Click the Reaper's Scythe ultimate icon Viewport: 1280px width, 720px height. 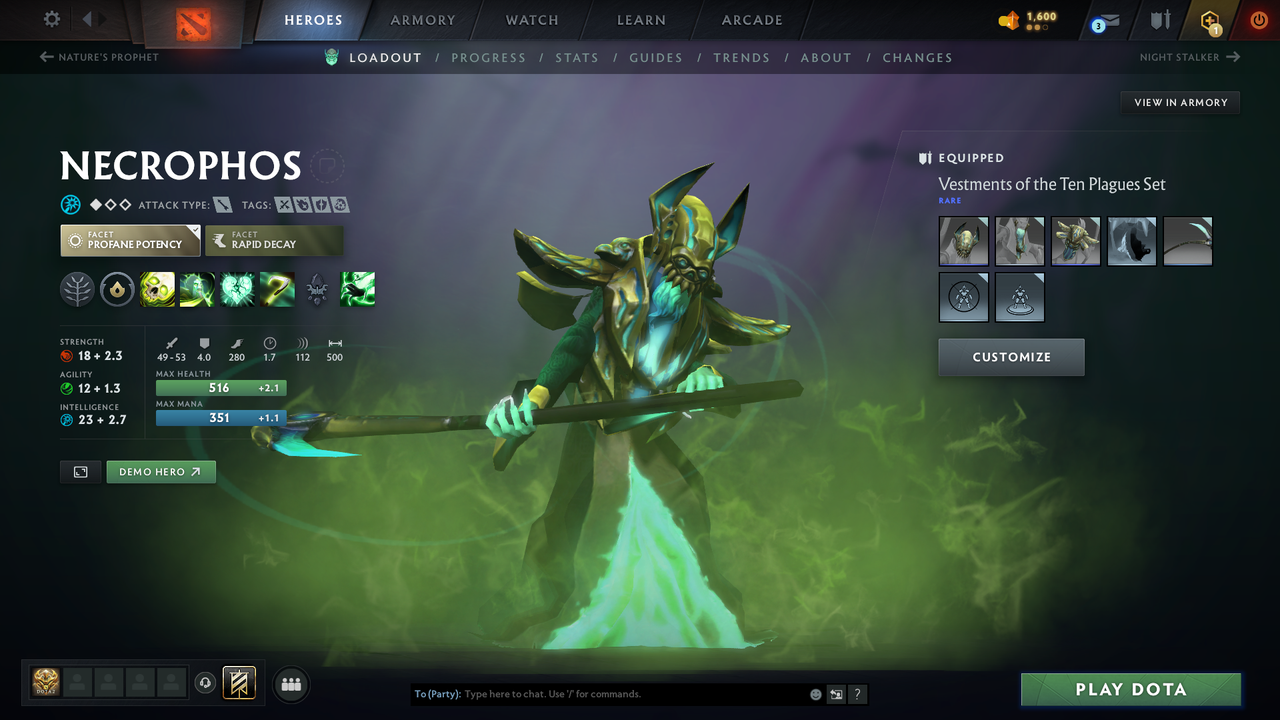click(x=277, y=289)
